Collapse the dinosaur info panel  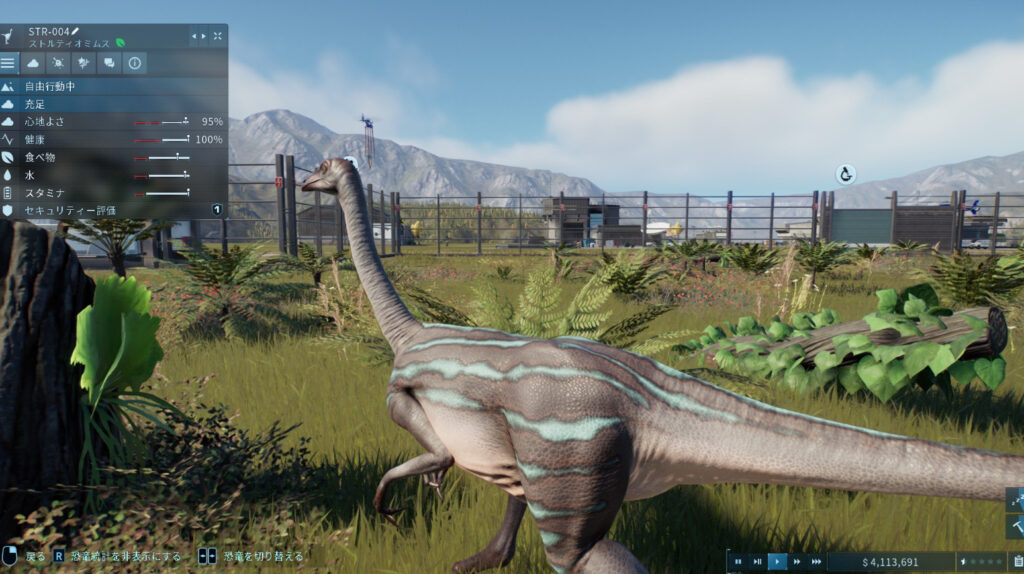coord(218,36)
